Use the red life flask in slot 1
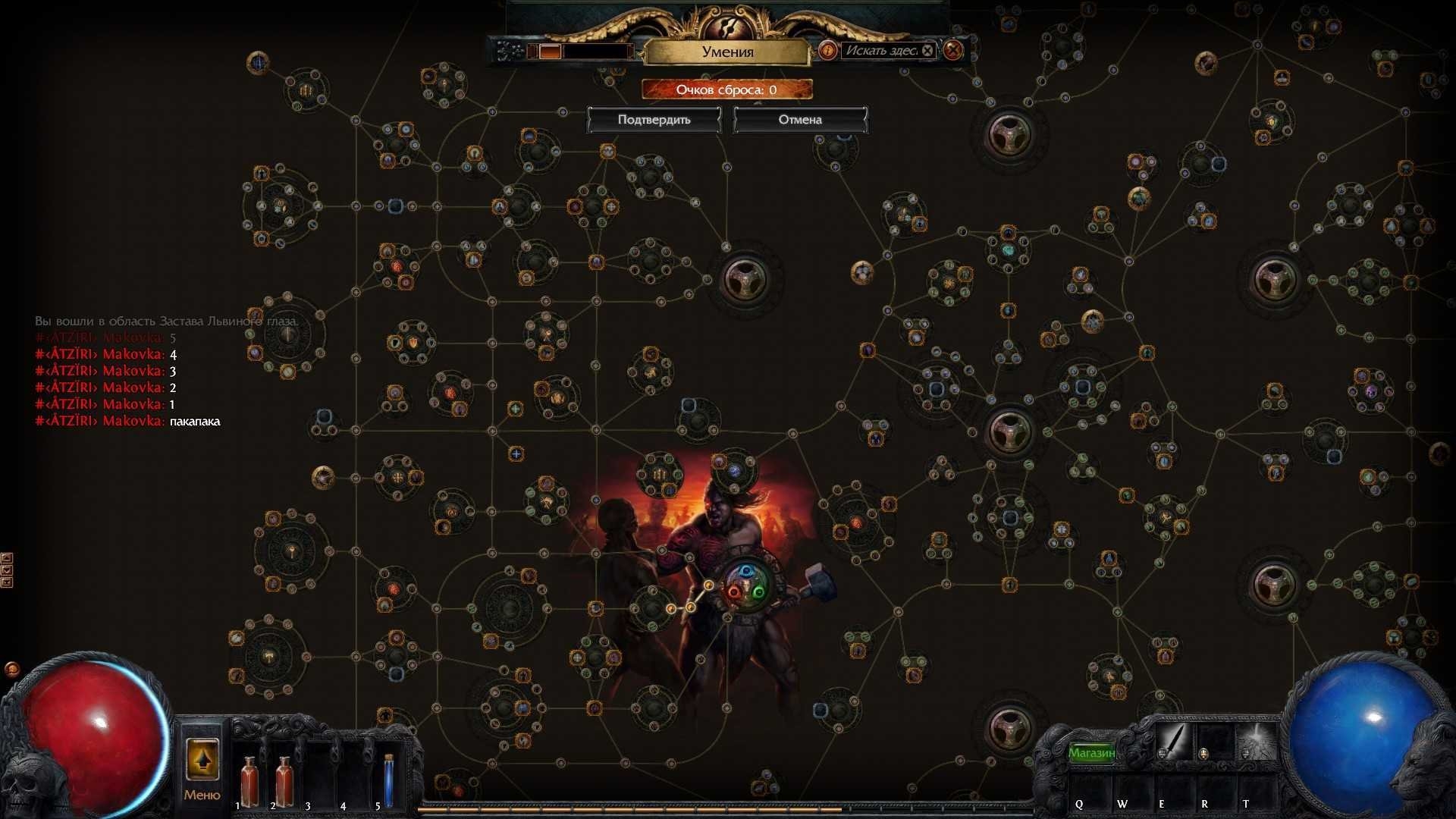The image size is (1456, 819). pos(249,781)
